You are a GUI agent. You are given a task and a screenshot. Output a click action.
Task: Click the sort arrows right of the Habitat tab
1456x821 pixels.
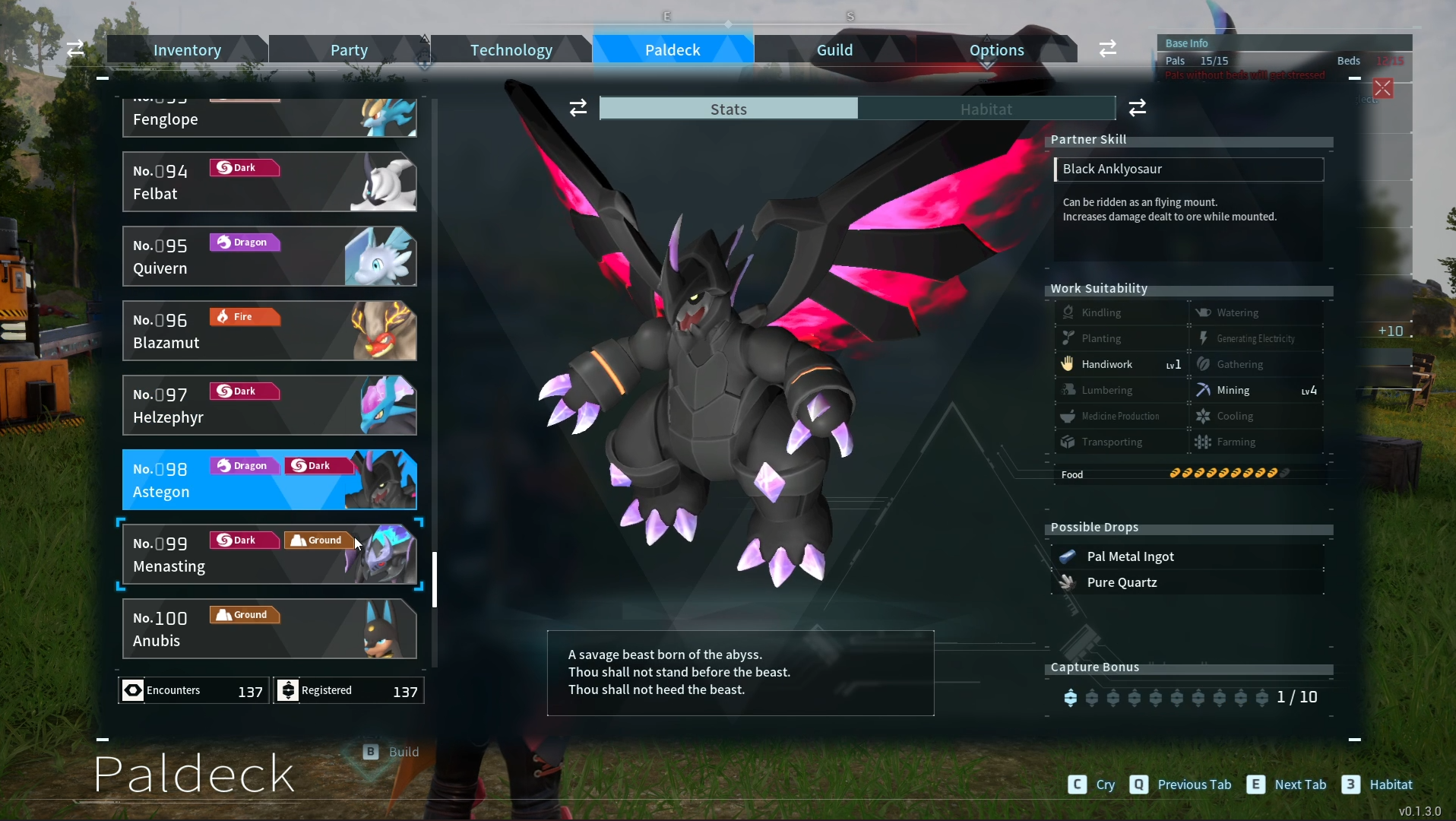(1138, 108)
